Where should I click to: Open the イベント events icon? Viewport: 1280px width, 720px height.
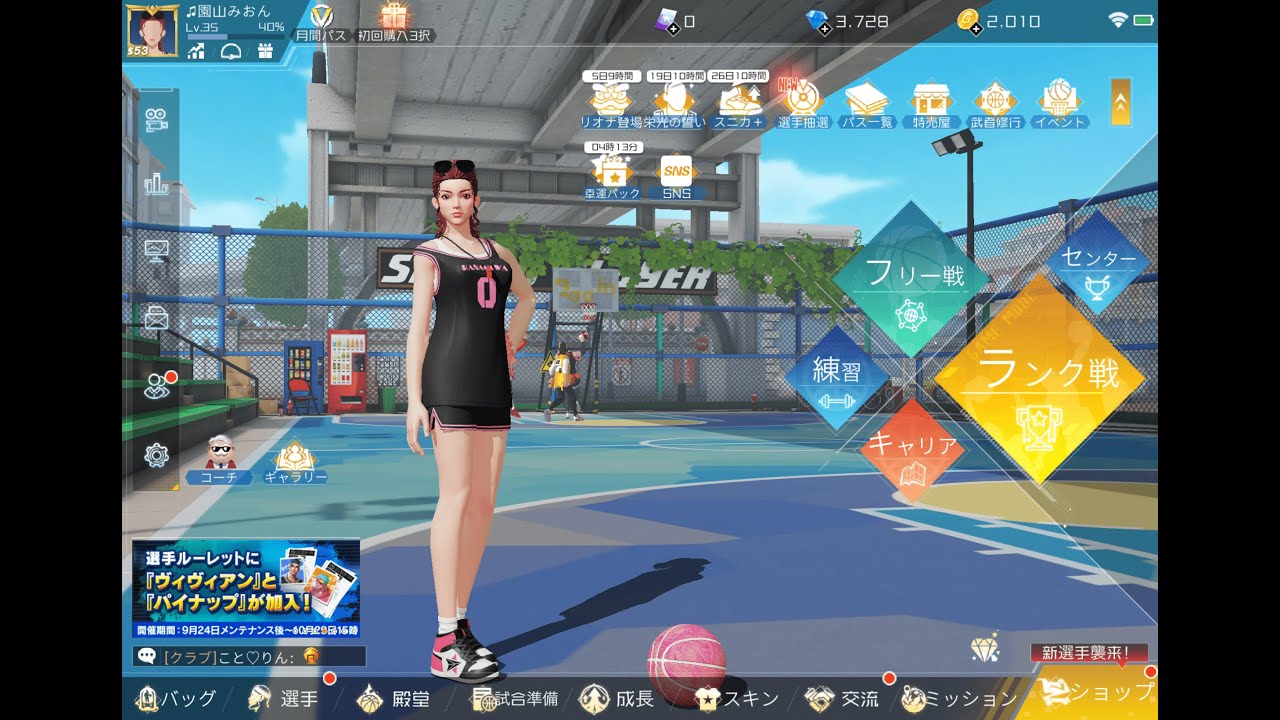tap(1059, 102)
